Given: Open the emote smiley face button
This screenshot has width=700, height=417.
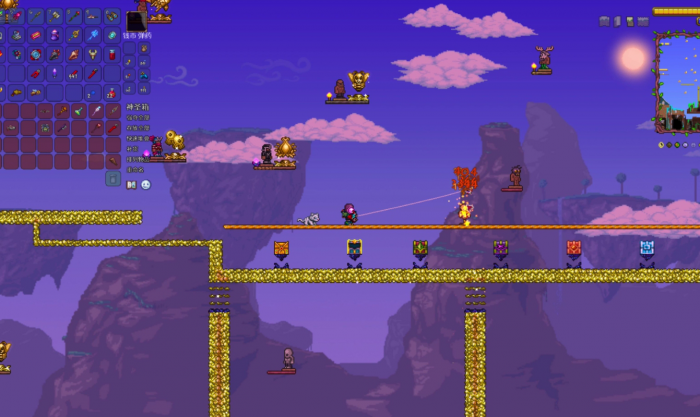Looking at the screenshot, I should coord(146,185).
